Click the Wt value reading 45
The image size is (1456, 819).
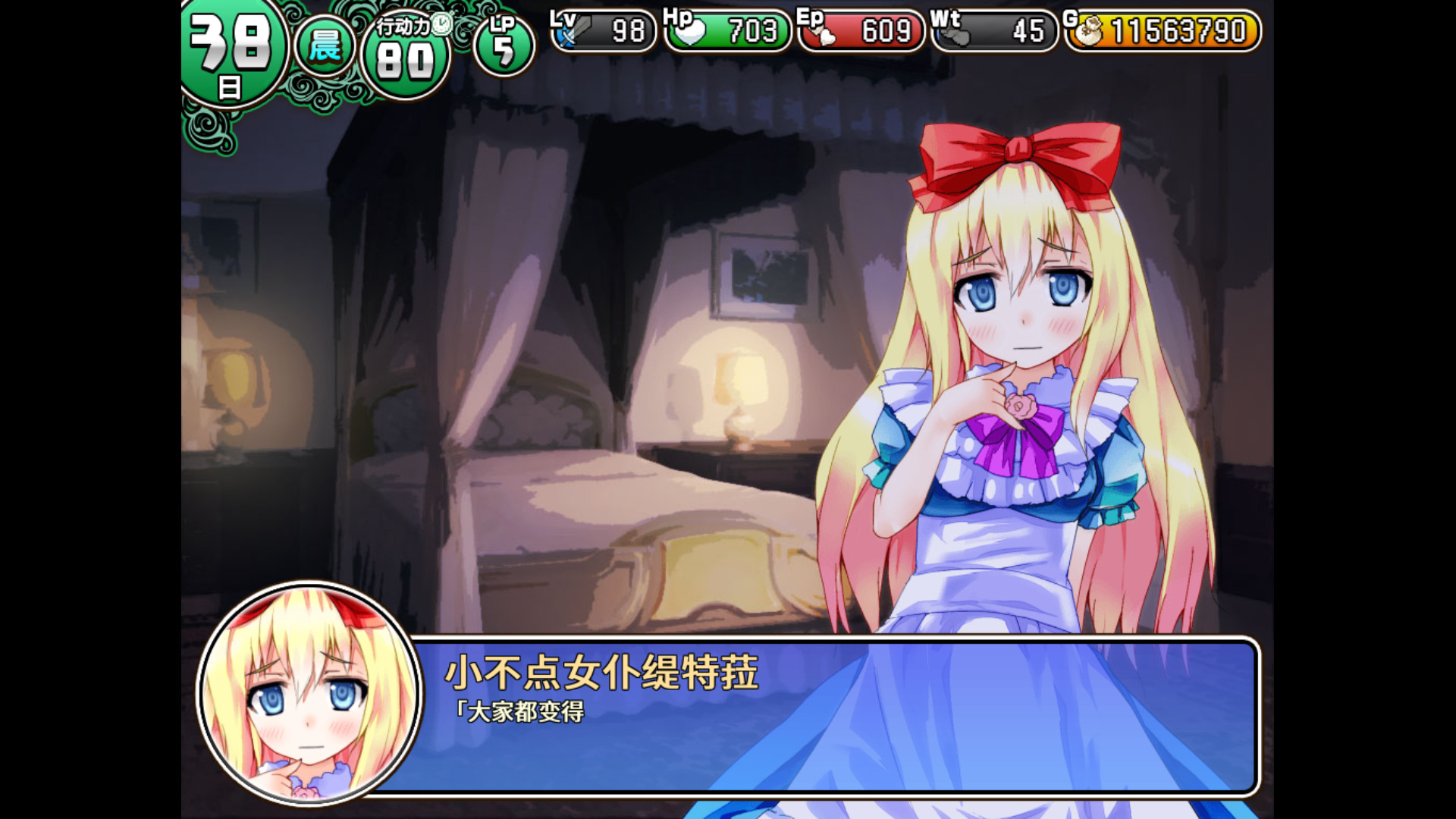point(1028,32)
